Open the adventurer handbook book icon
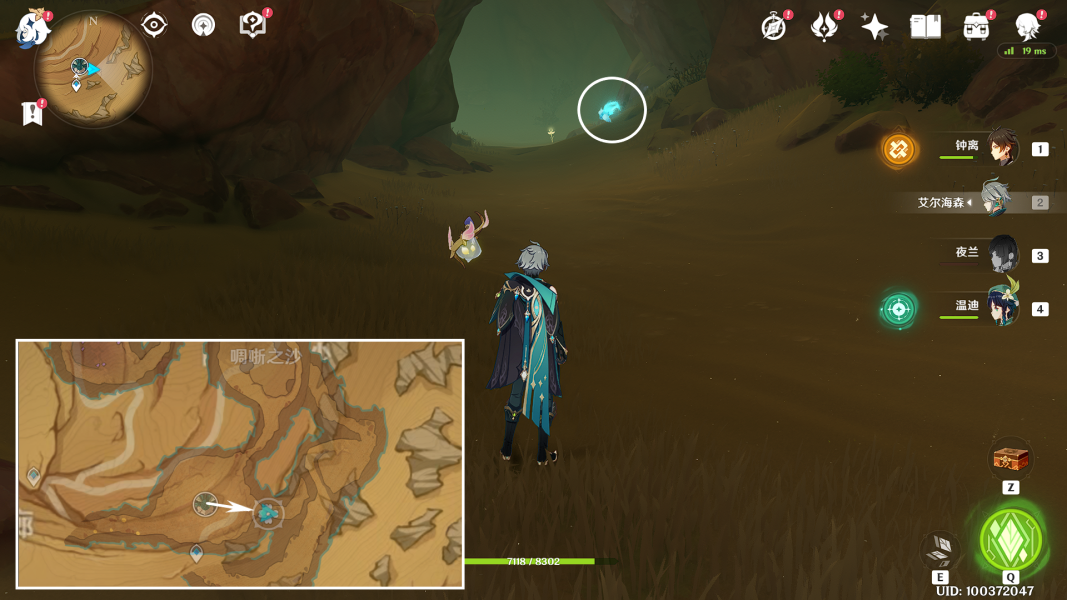This screenshot has height=600, width=1067. 925,27
